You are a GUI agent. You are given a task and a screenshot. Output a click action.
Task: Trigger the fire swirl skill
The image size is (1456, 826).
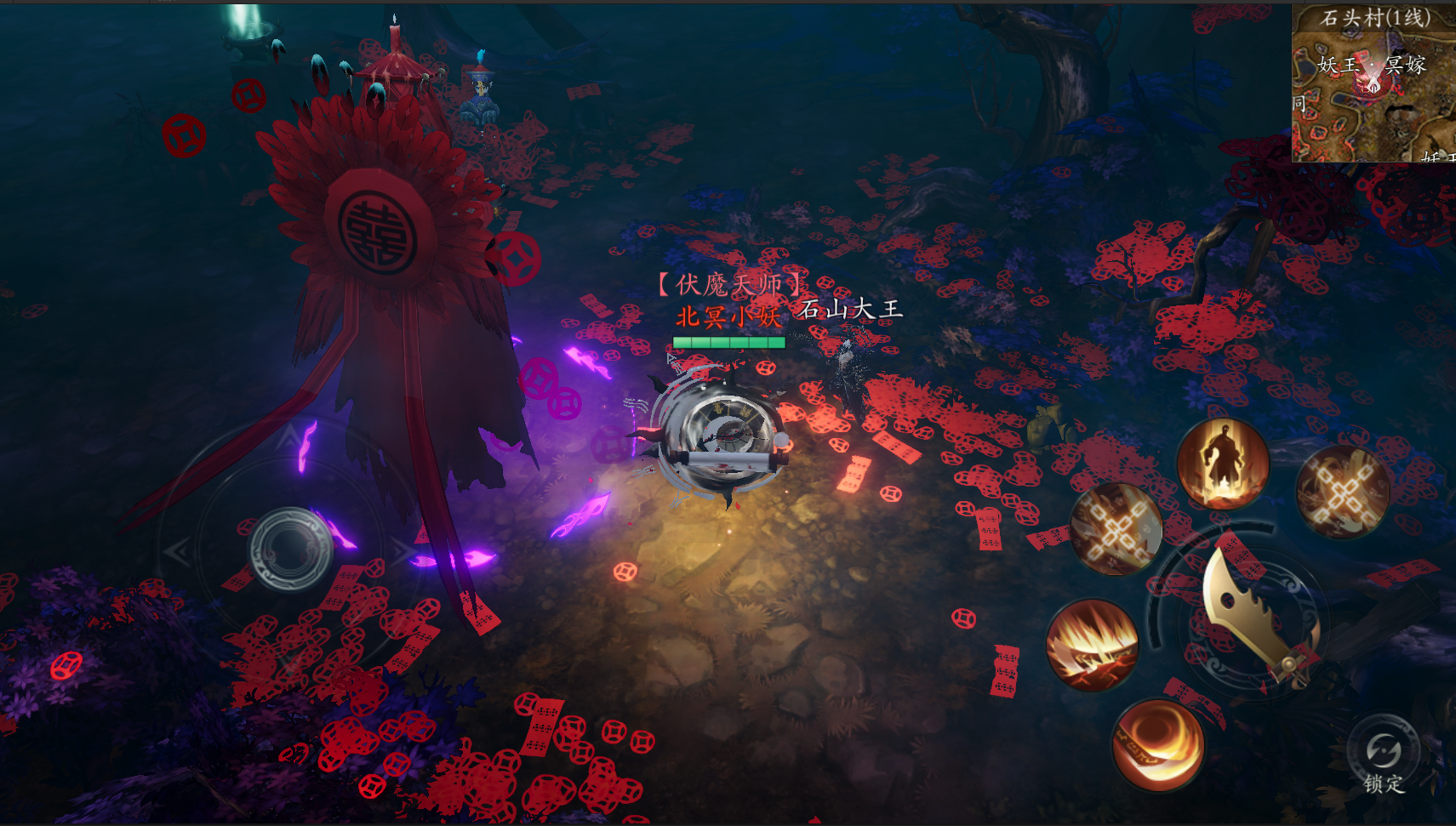point(1158,744)
